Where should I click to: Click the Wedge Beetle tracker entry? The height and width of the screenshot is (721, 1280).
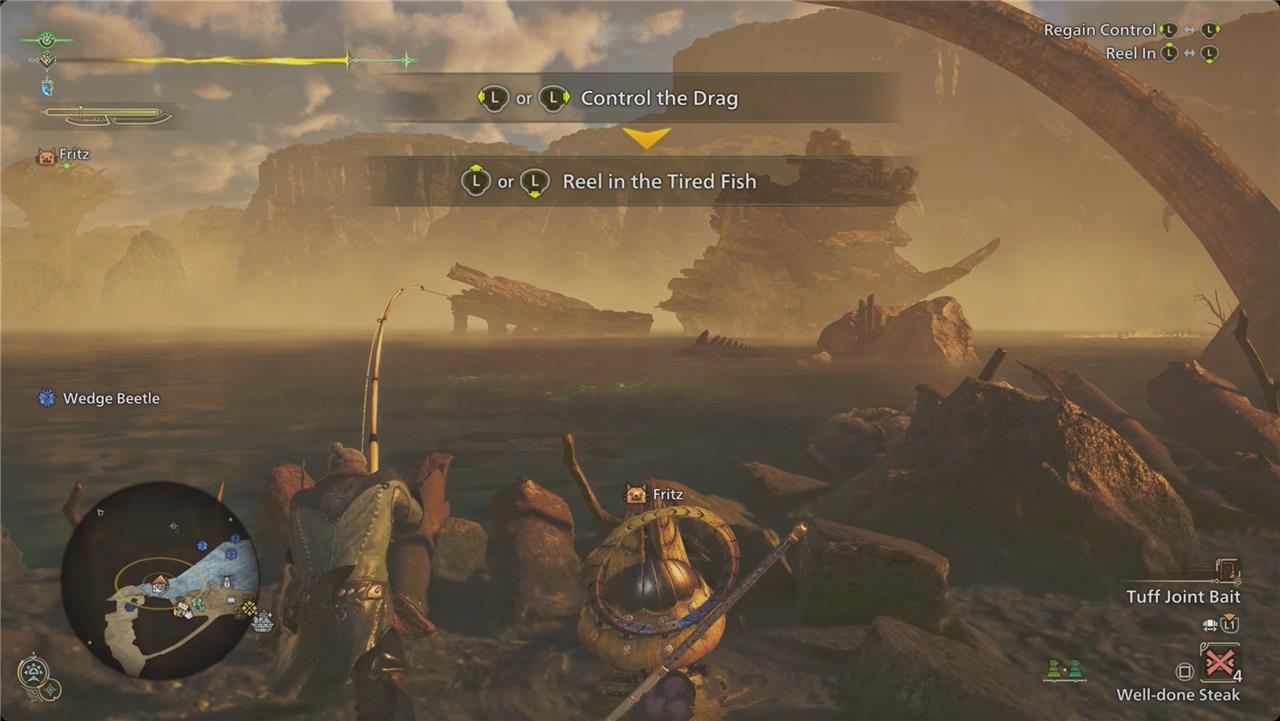(x=99, y=398)
